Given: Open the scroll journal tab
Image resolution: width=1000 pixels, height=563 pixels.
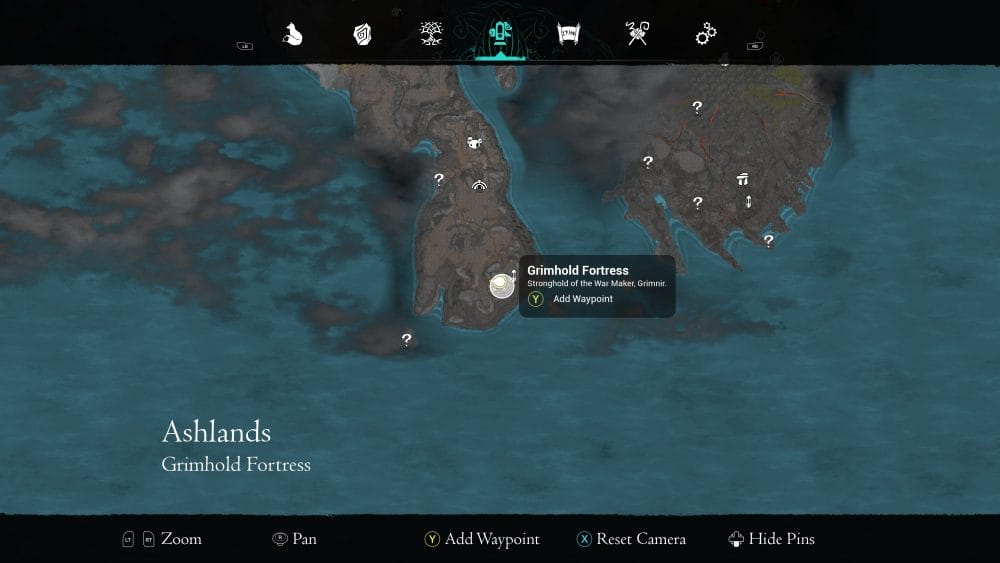Looking at the screenshot, I should pos(568,35).
